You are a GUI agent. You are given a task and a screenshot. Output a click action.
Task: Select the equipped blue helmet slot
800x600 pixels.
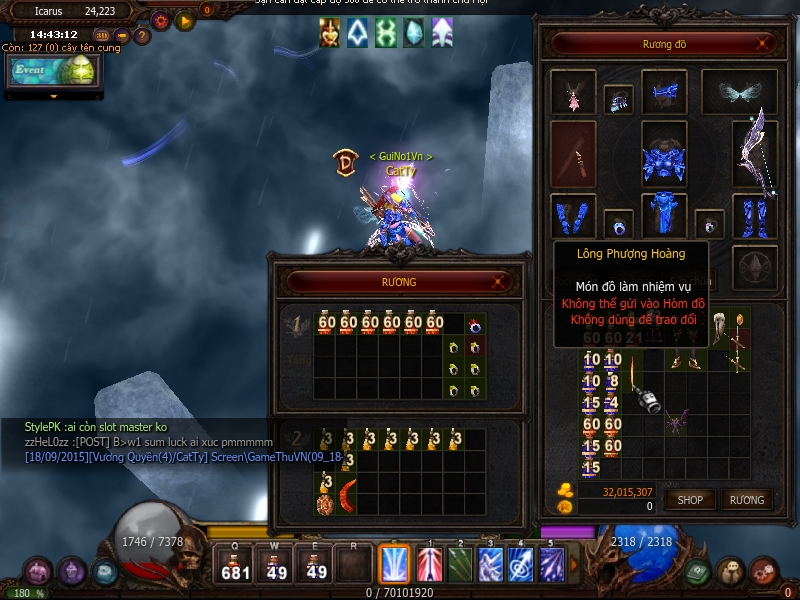click(663, 92)
